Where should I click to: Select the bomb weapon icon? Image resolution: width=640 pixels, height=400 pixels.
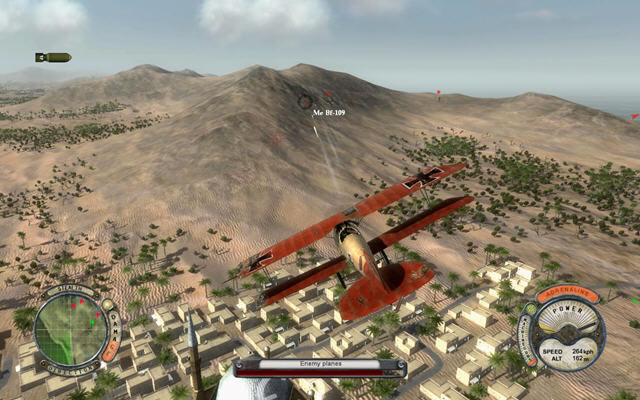click(53, 57)
